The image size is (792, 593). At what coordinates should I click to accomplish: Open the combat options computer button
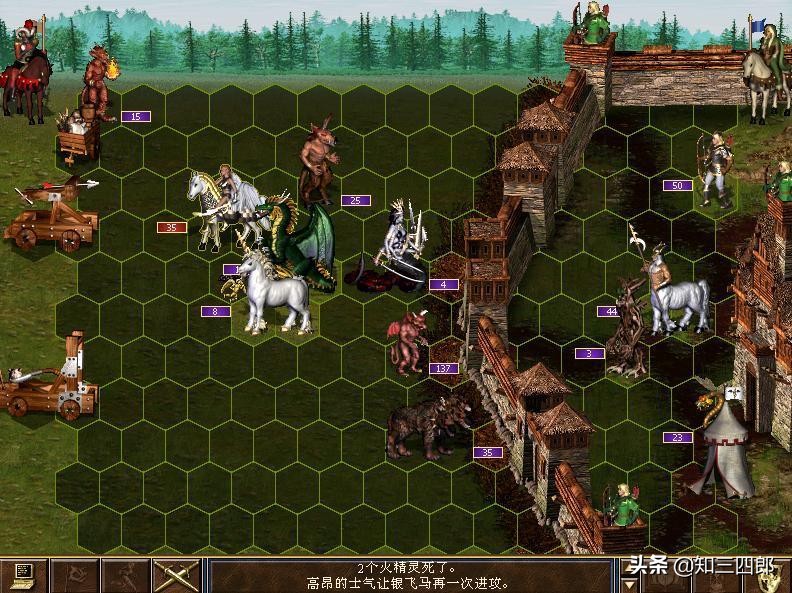tap(24, 576)
